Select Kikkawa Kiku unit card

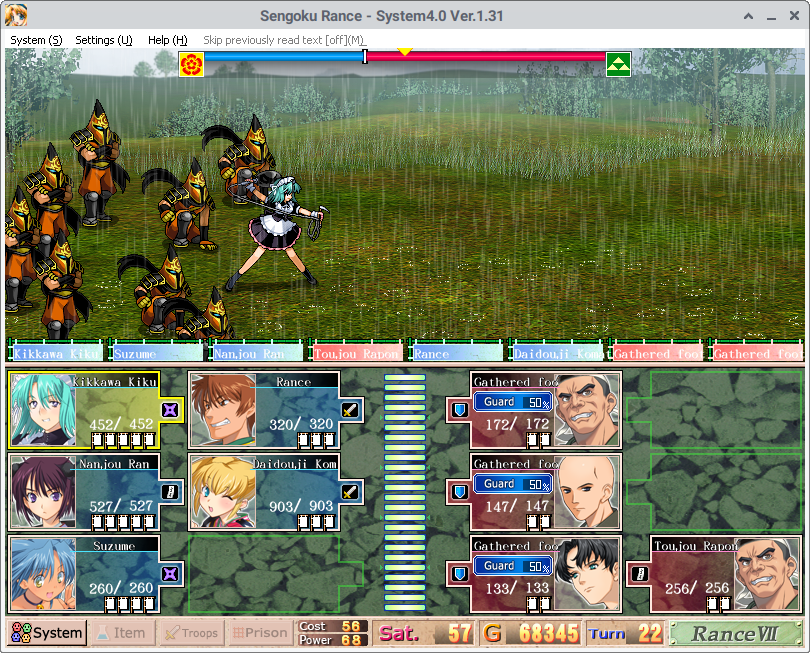97,410
